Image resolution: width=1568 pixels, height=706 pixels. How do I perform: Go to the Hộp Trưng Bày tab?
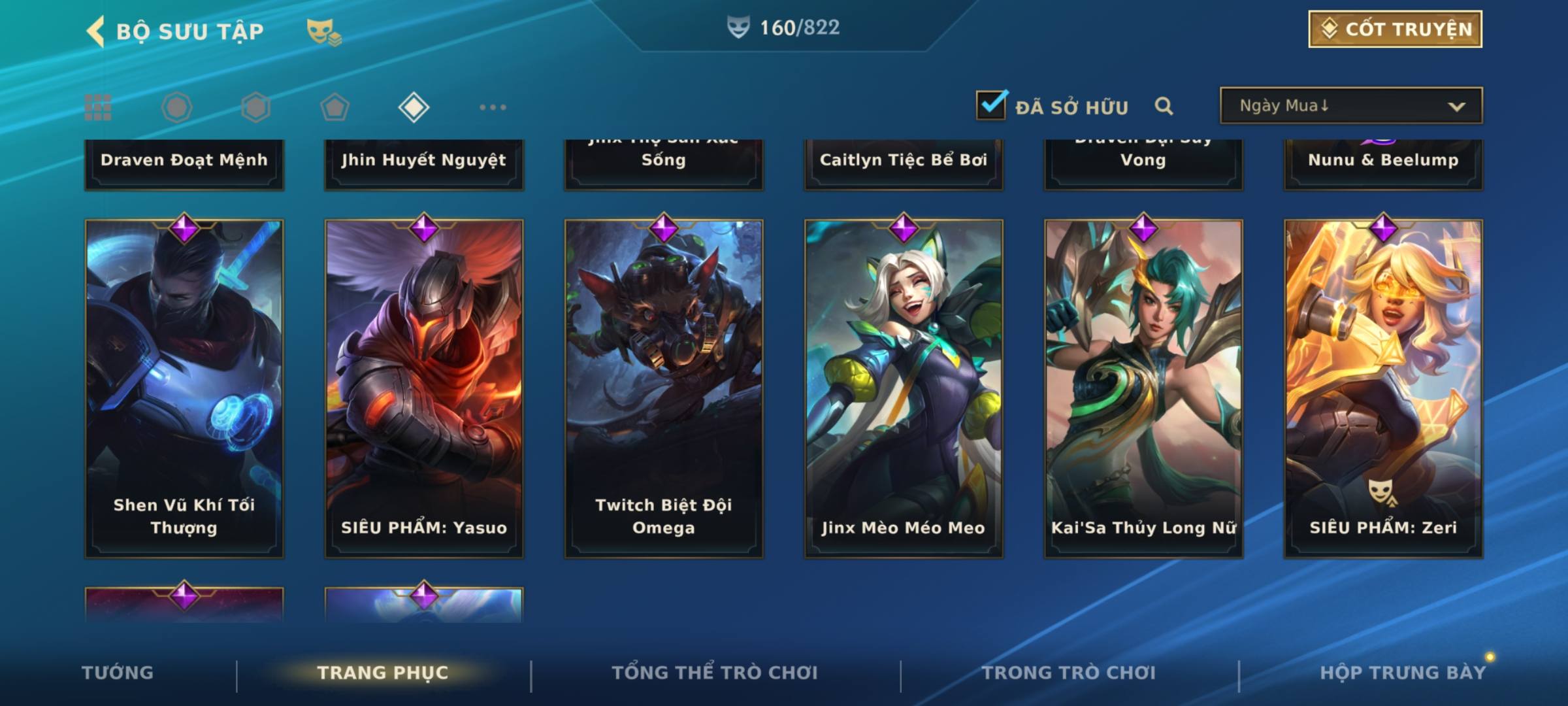click(x=1403, y=673)
